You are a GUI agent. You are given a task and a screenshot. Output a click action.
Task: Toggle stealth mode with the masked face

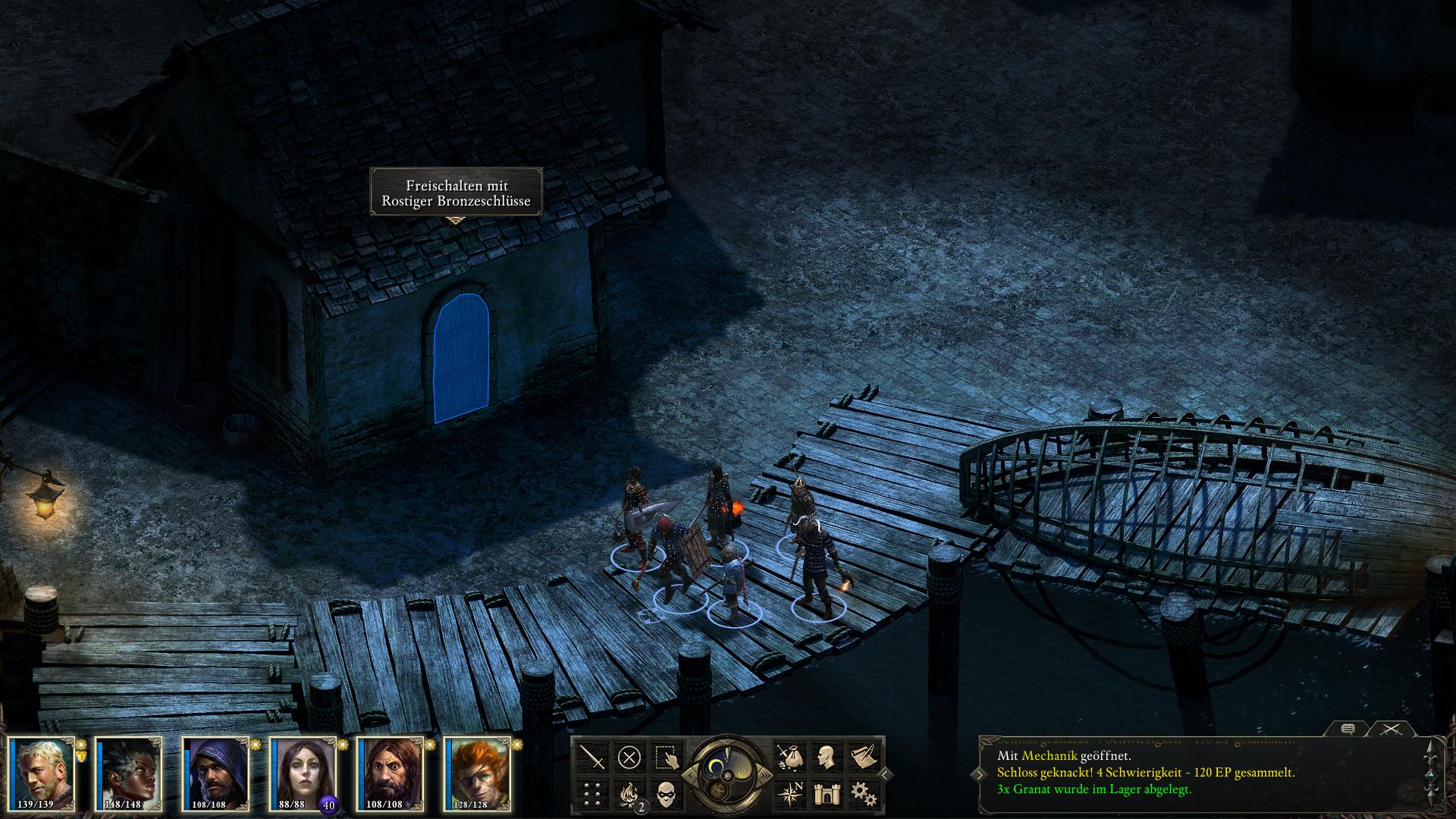click(x=667, y=794)
